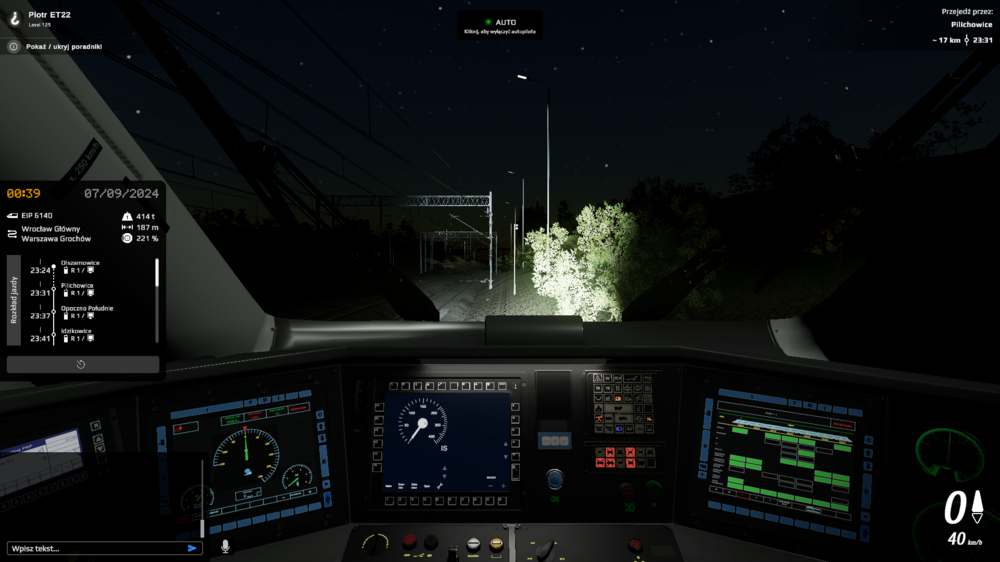This screenshot has height=562, width=1000.
Task: Focus the Wpisz tekst chat input
Action: click(95, 548)
